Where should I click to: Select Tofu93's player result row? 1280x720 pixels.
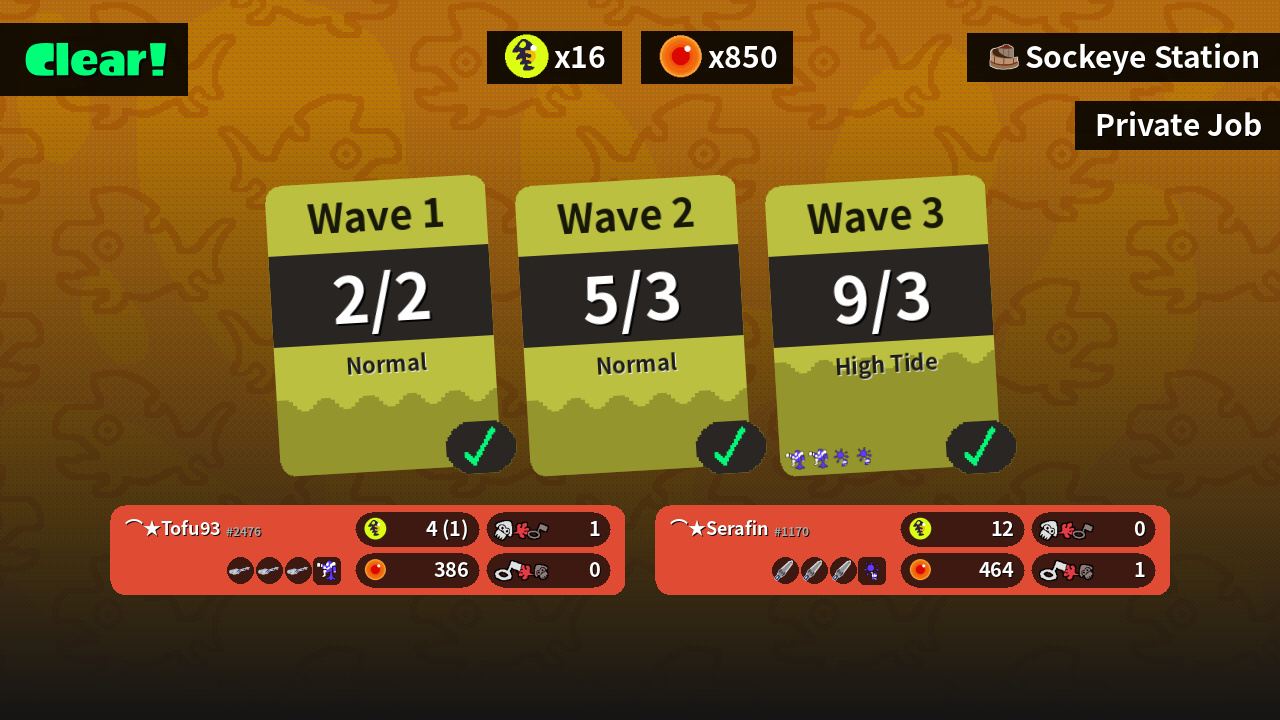click(367, 550)
